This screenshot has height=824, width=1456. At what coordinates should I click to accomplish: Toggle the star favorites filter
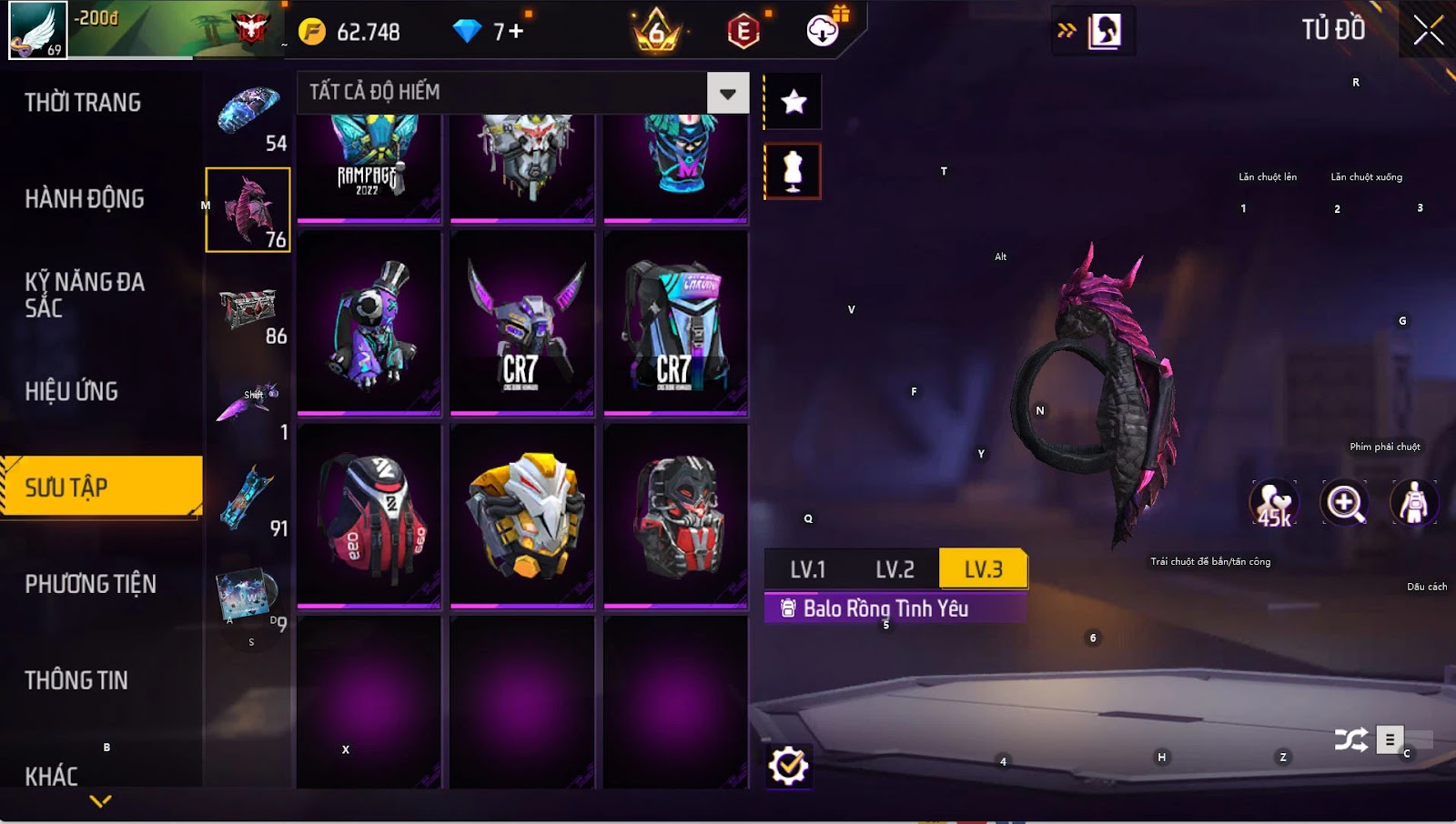point(794,102)
